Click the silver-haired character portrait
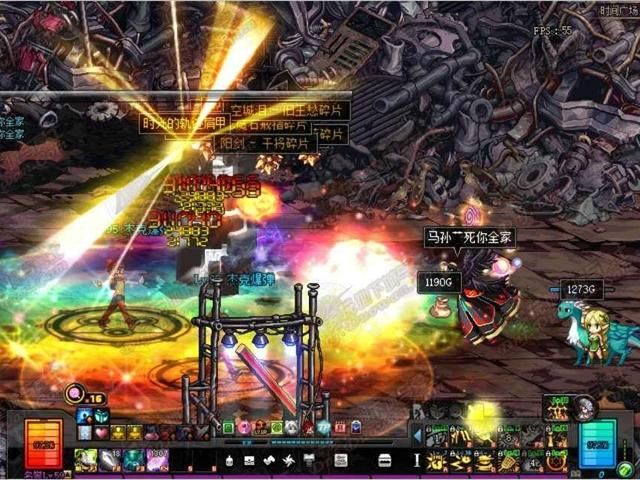Image resolution: width=640 pixels, height=480 pixels. click(586, 408)
